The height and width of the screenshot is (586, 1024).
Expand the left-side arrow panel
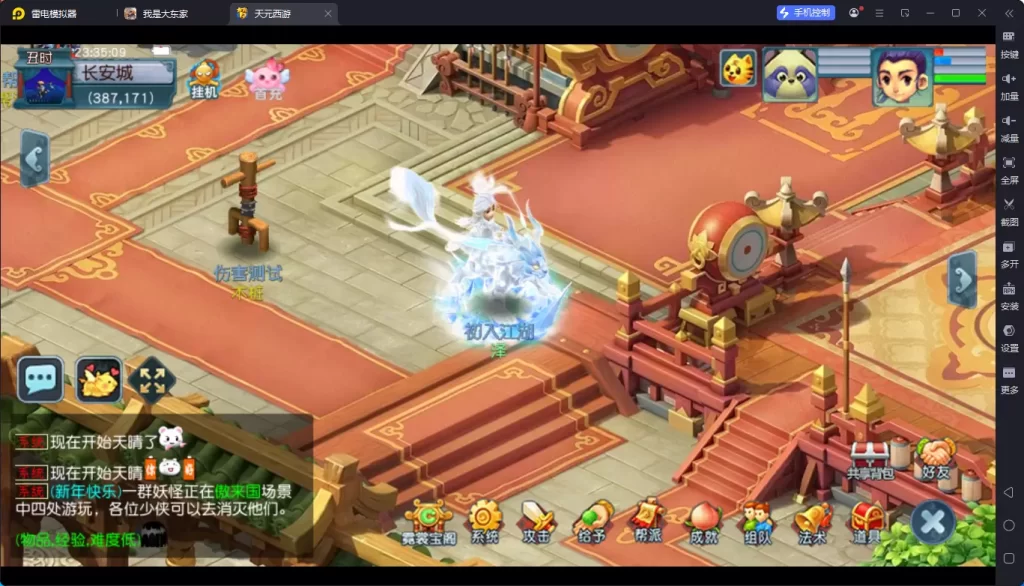point(35,159)
